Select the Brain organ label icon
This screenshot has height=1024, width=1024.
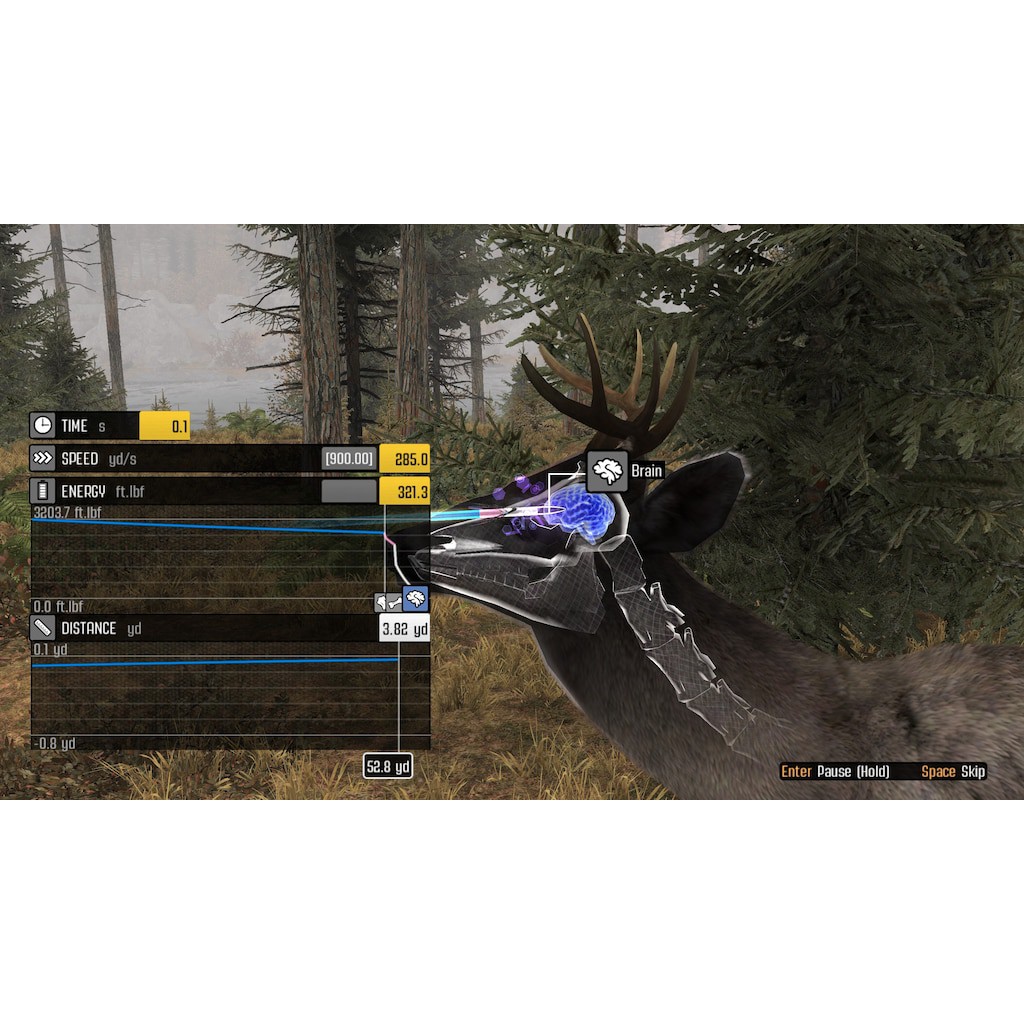click(x=607, y=471)
